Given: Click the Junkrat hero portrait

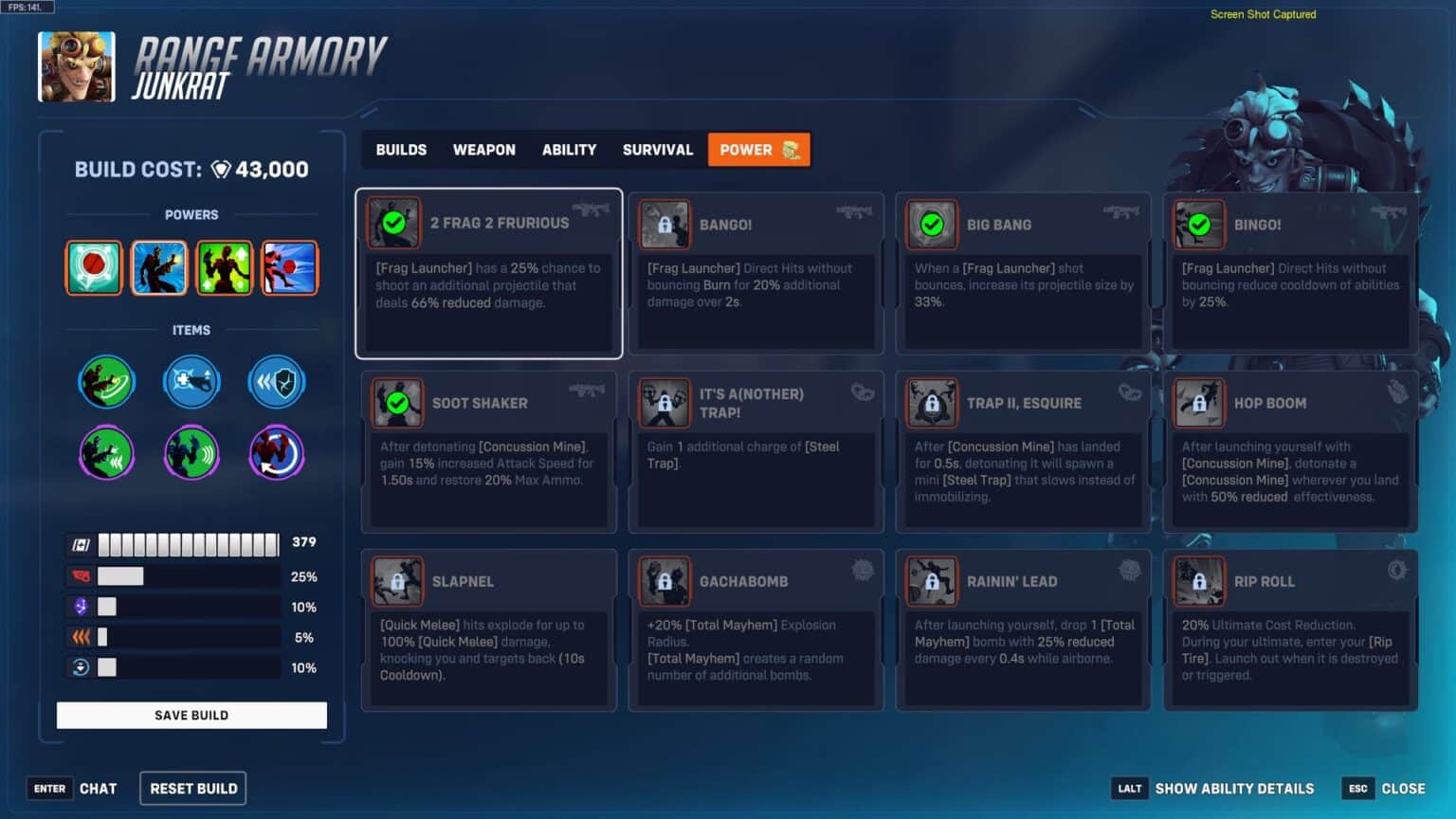Looking at the screenshot, I should click(77, 66).
